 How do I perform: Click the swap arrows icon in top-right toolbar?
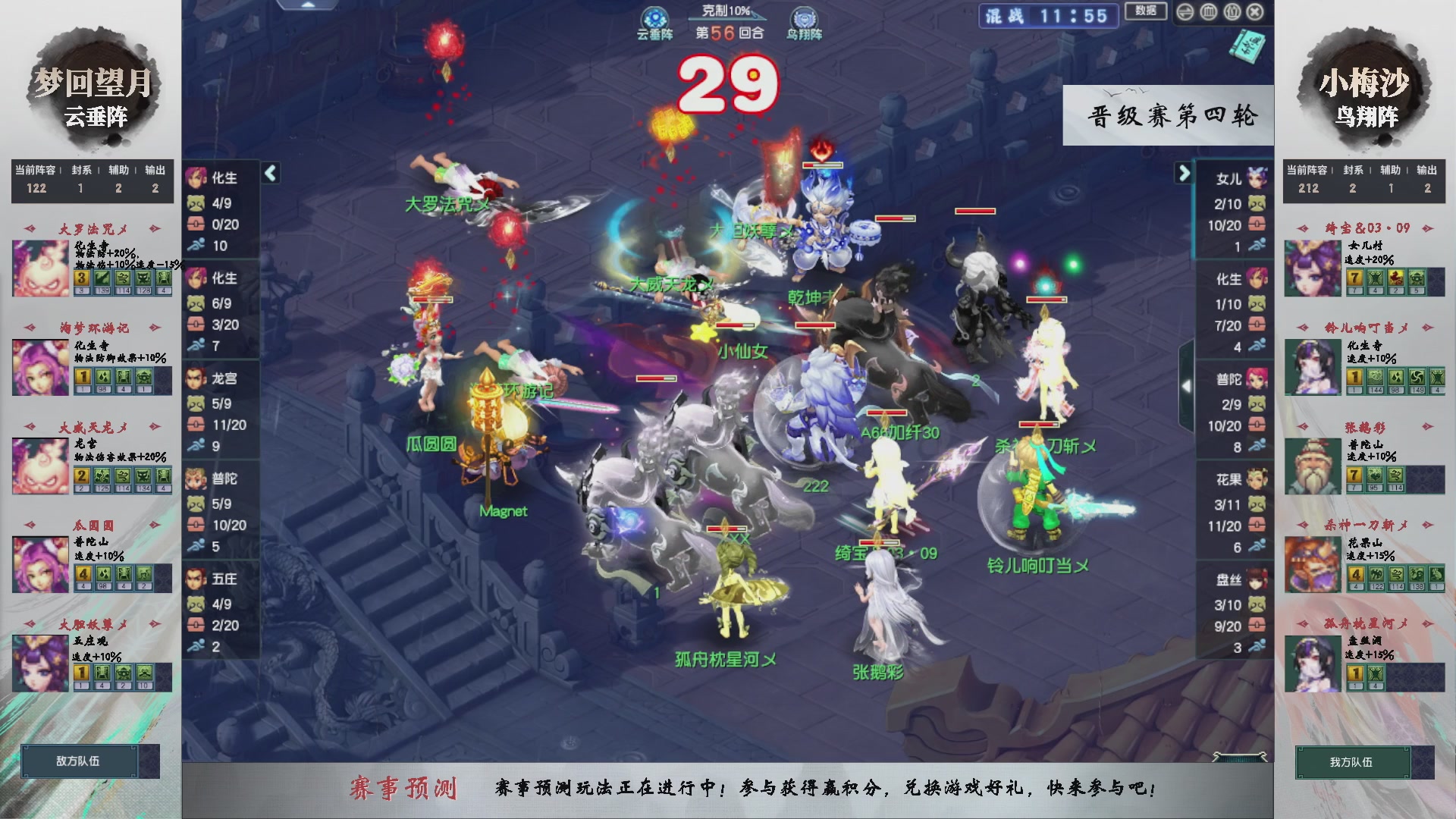(1185, 11)
